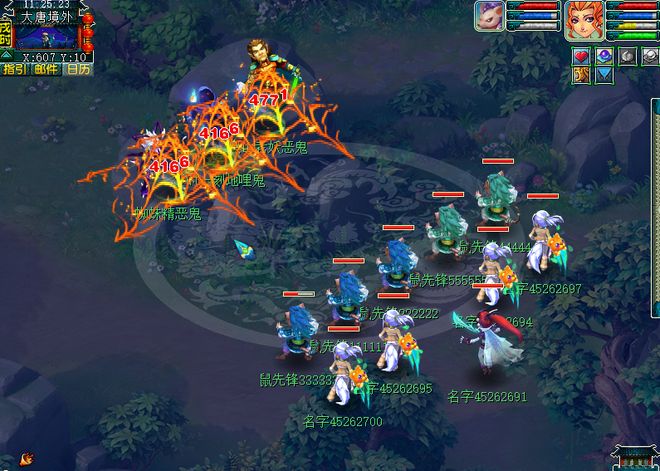Click the yellow 我的 side tab
The image size is (660, 471).
tap(5, 35)
